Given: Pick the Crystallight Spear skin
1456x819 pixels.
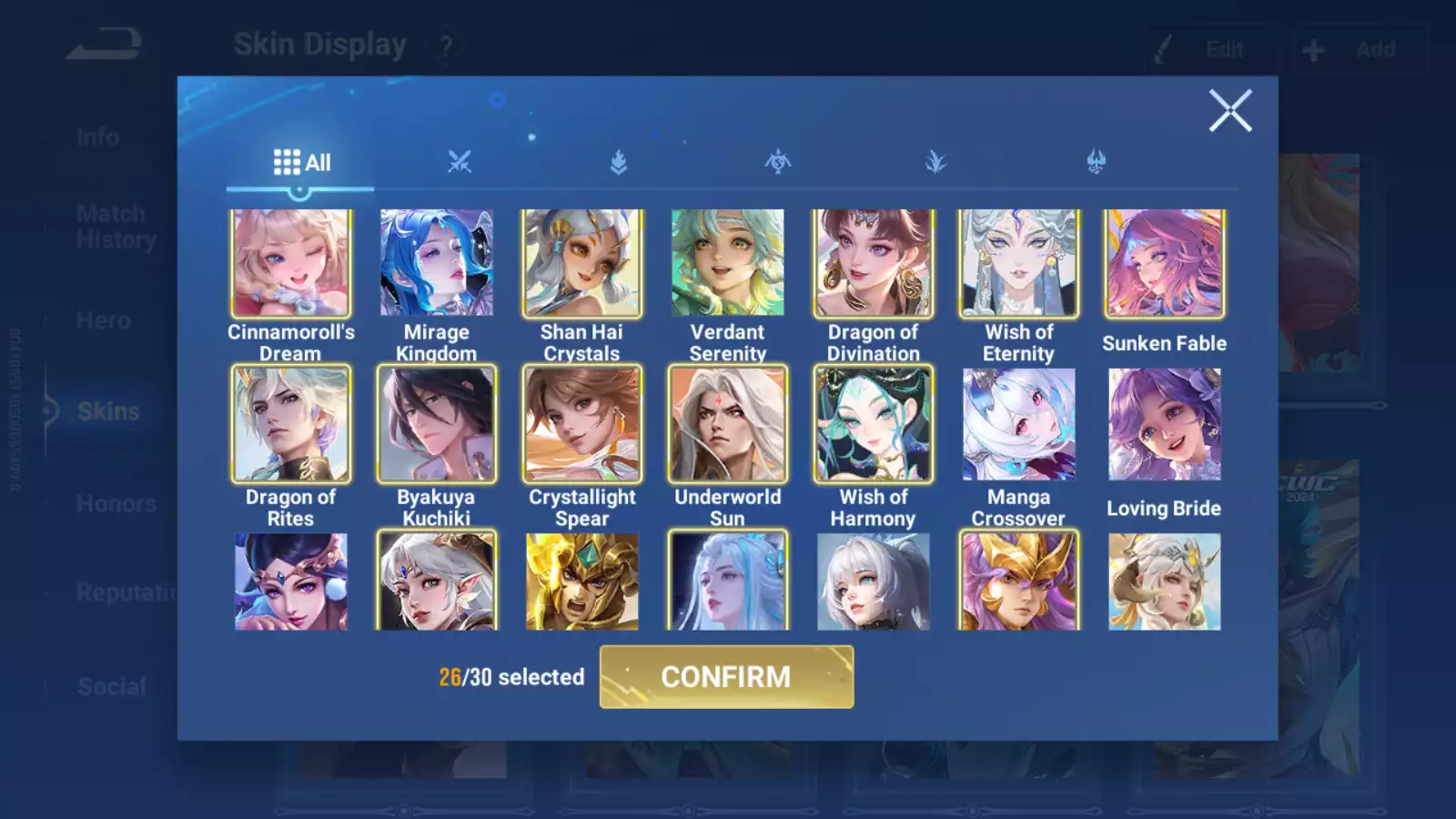Looking at the screenshot, I should pos(581,424).
